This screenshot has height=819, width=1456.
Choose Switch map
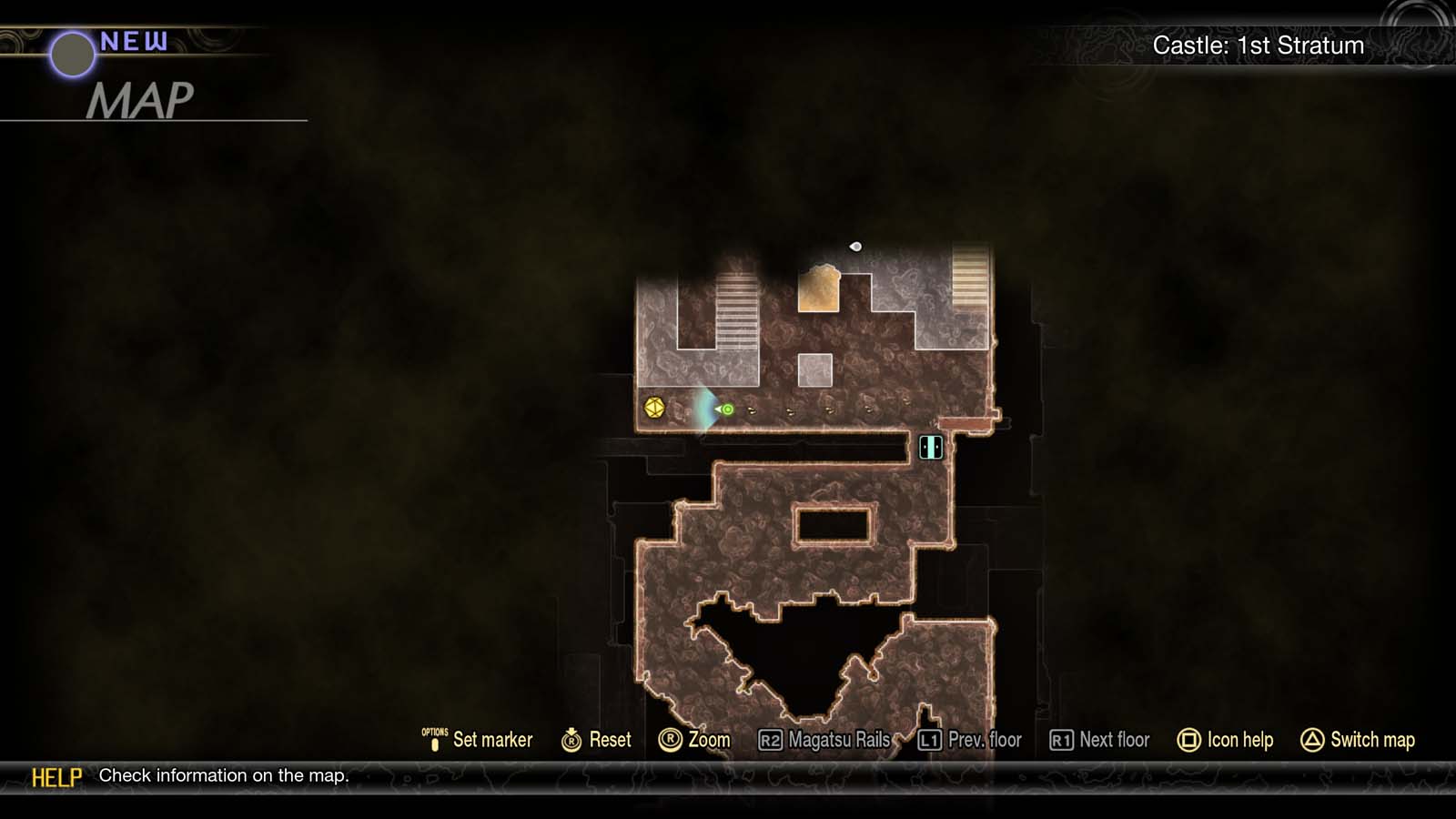point(1371,740)
